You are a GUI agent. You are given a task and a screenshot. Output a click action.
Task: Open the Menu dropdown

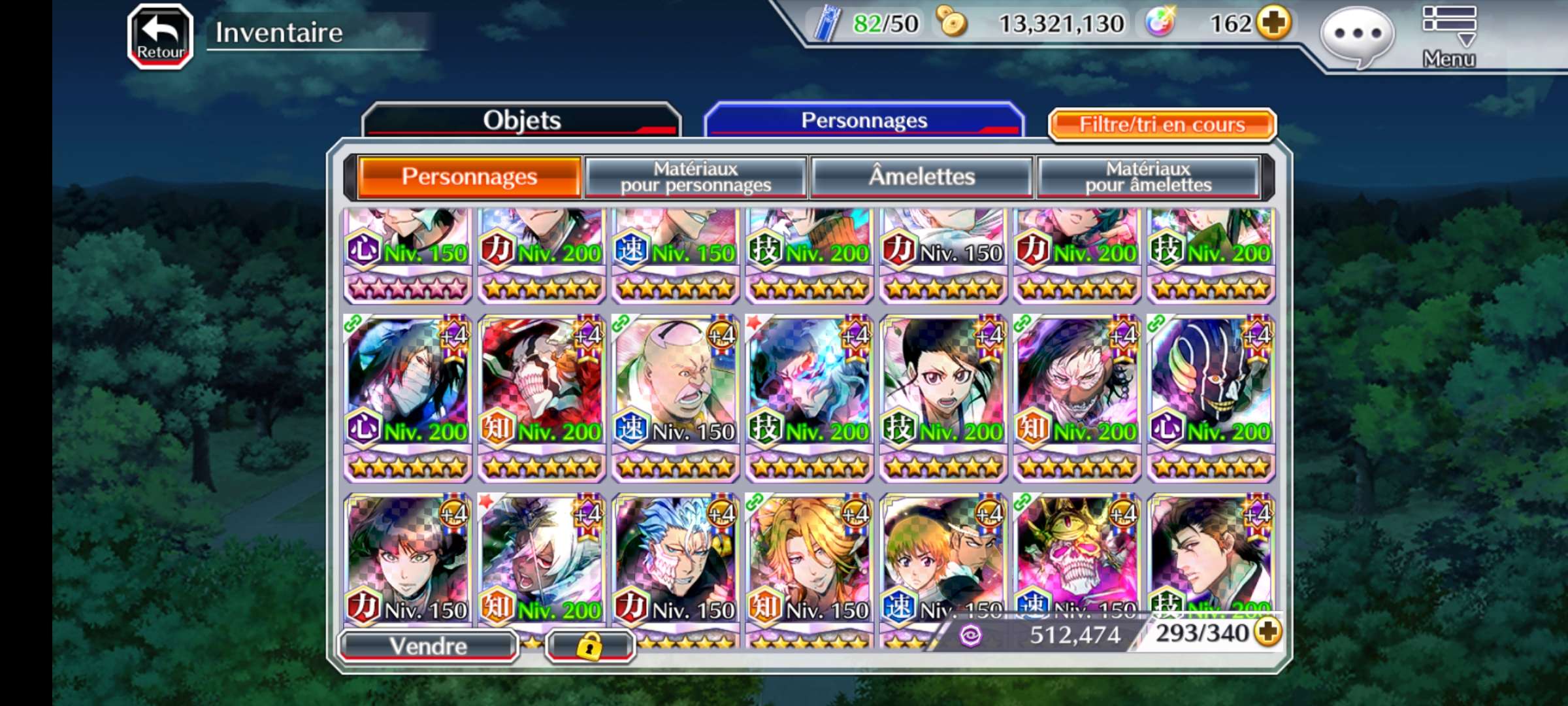click(x=1448, y=36)
